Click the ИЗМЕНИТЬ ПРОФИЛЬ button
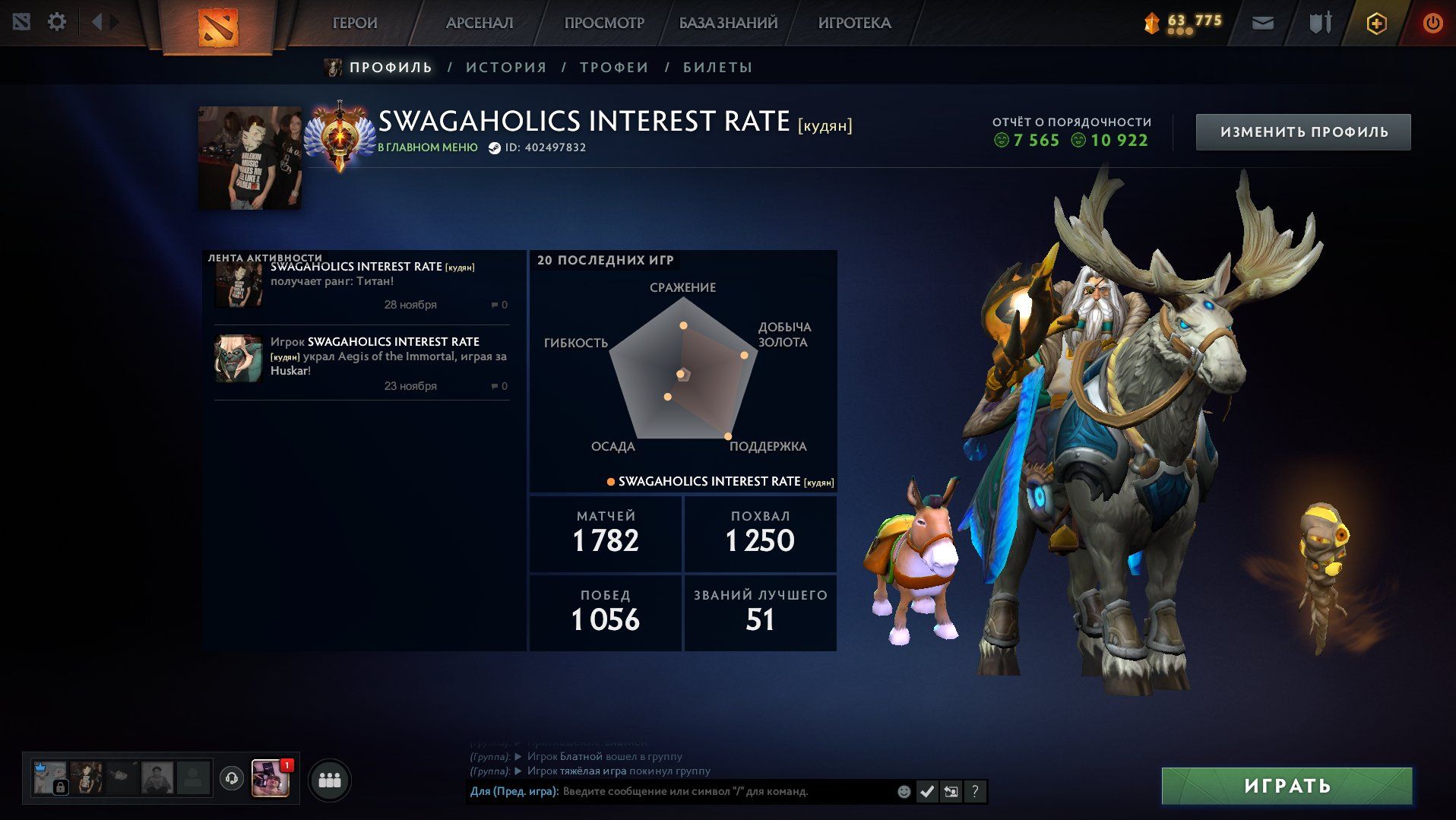 pos(1303,132)
